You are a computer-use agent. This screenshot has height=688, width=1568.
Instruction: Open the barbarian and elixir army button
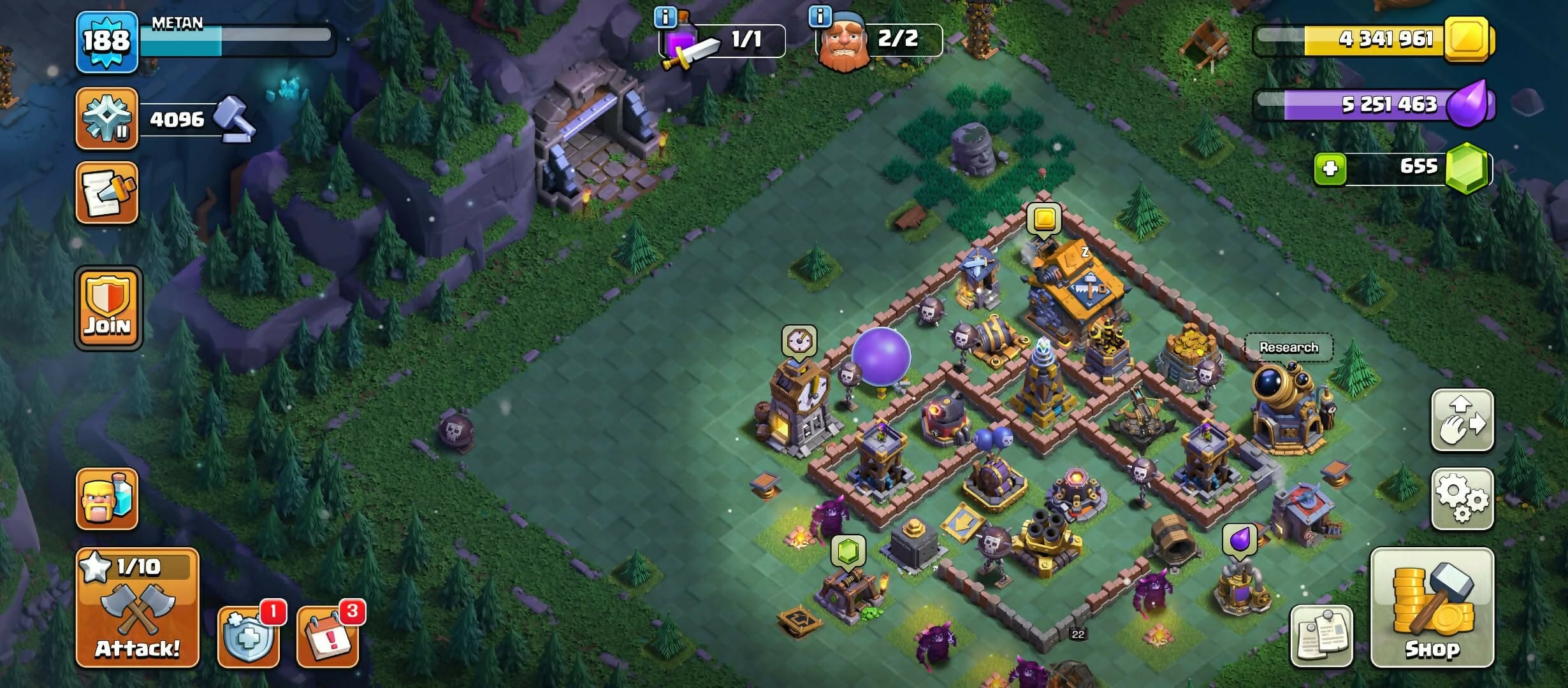tap(106, 499)
